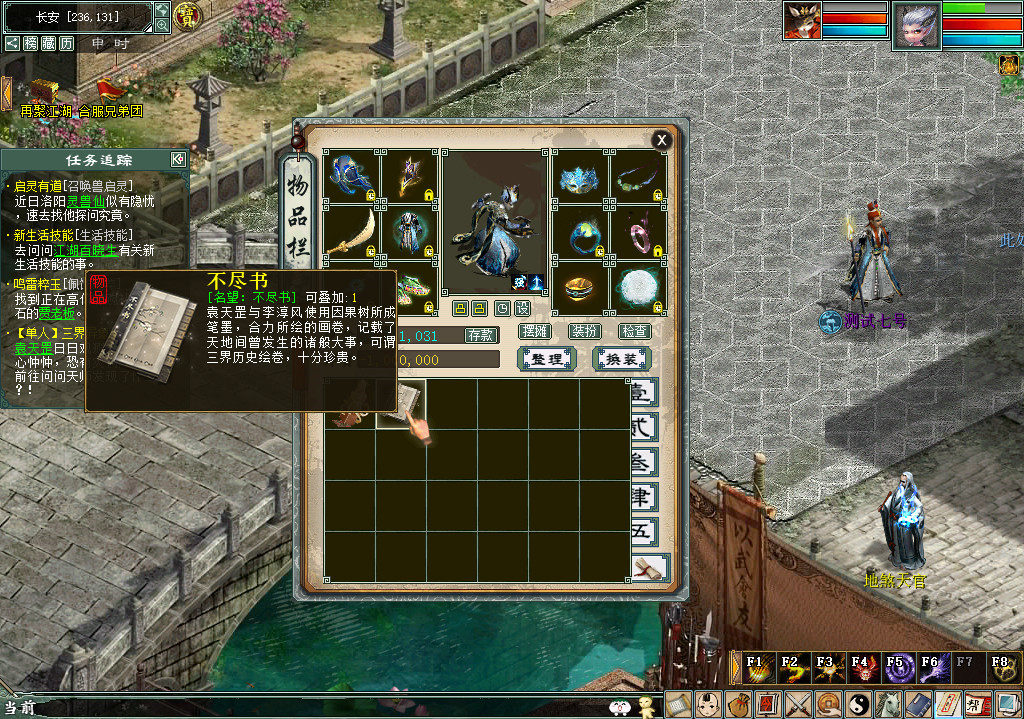
Task: Collapse the 任务追踪 quest tracker panel
Action: pos(178,159)
